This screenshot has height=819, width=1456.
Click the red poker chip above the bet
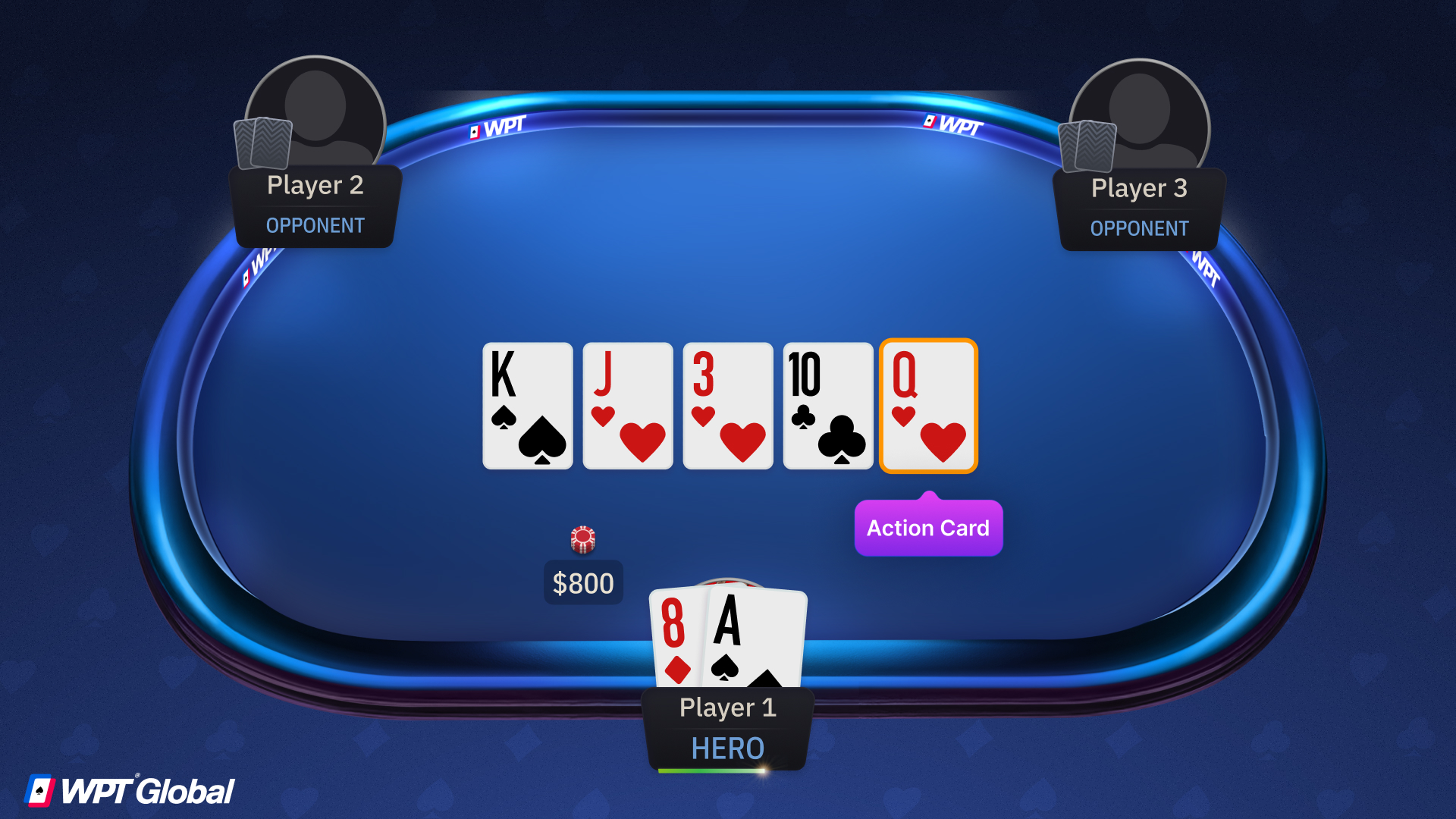[x=582, y=539]
